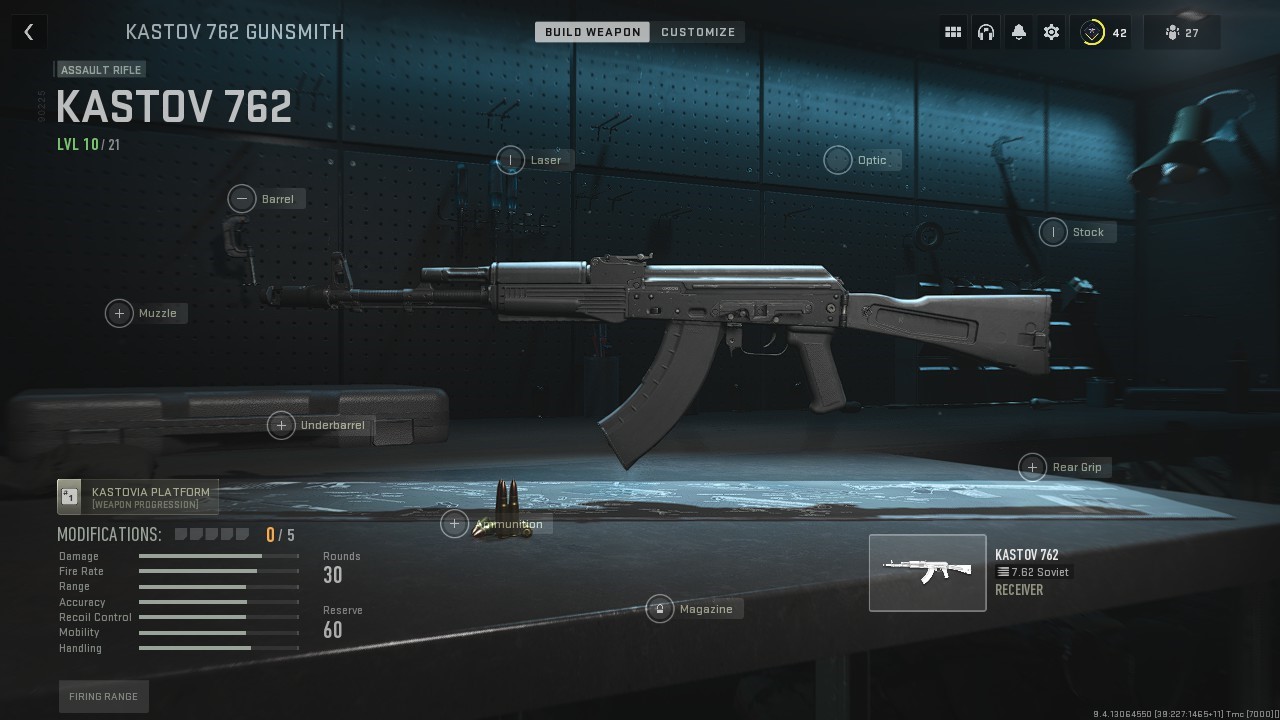This screenshot has width=1280, height=720.
Task: Open the Stock attachment slot
Action: (1053, 232)
